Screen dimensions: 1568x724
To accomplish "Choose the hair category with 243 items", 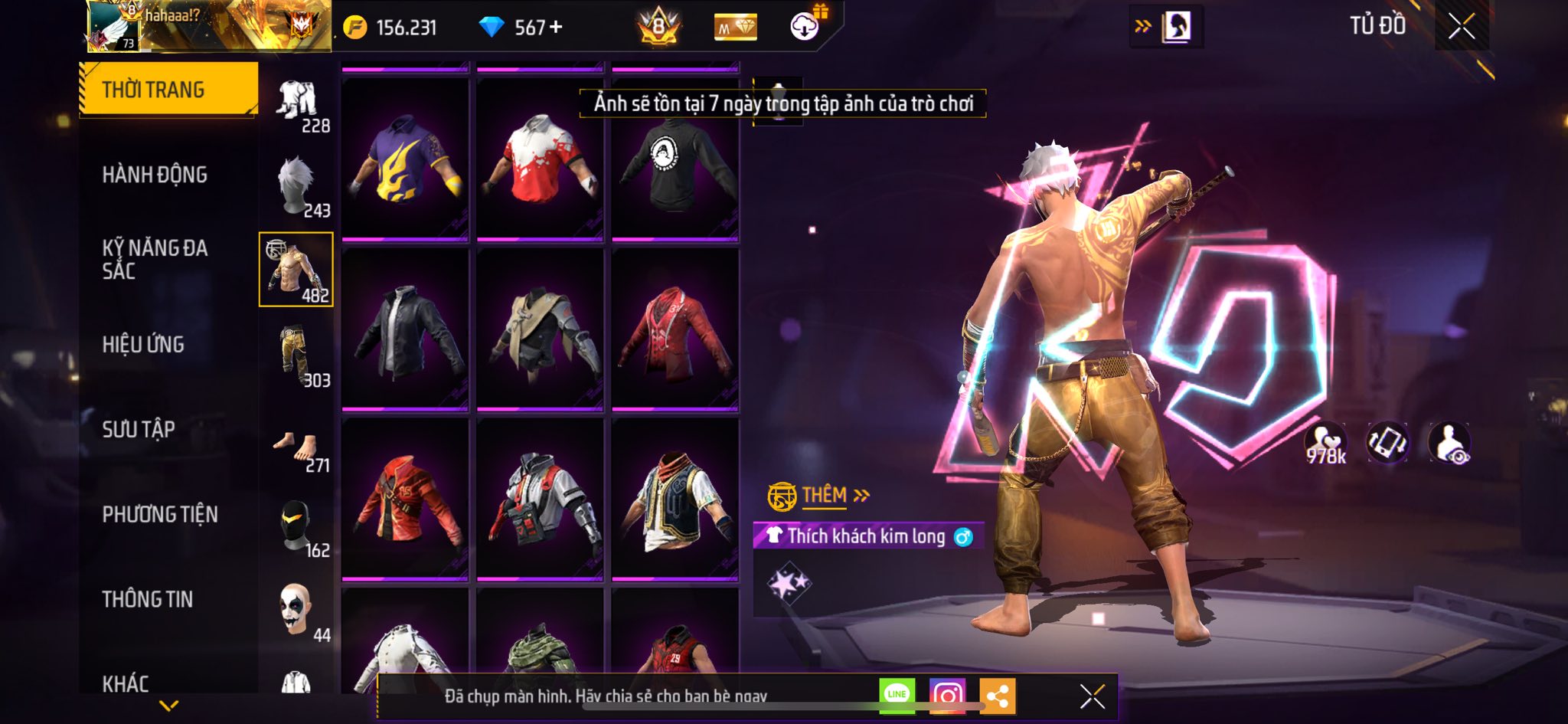I will tap(297, 186).
